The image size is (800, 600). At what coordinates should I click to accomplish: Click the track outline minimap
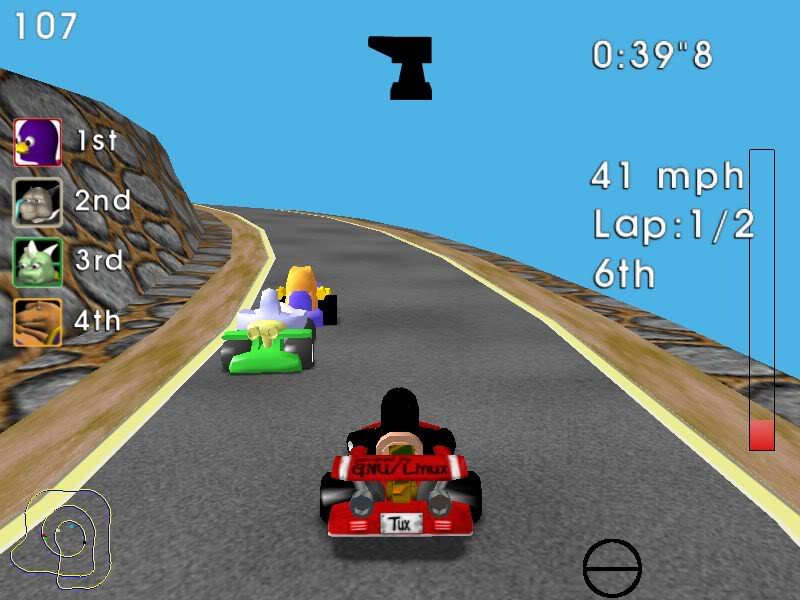coord(66,536)
